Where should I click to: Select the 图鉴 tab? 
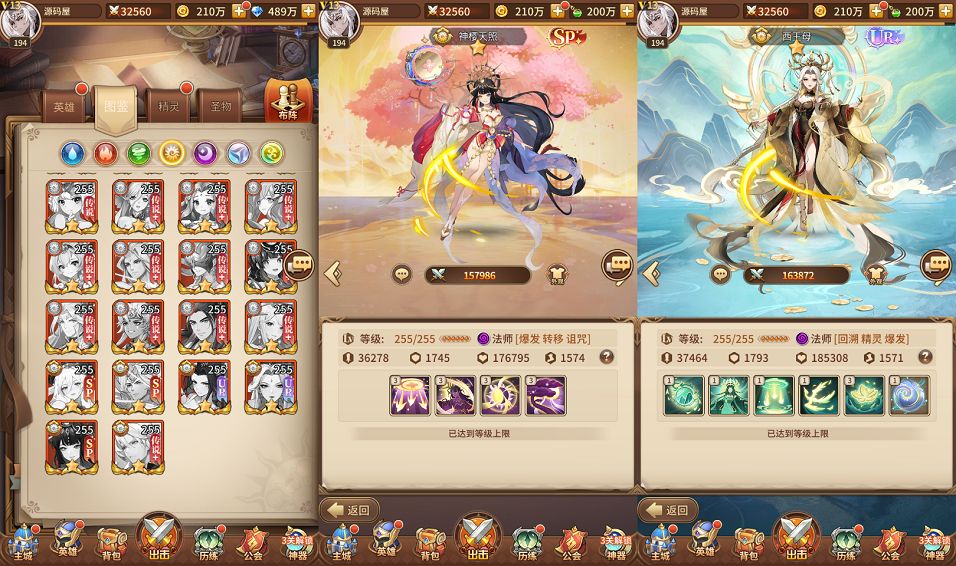pyautogui.click(x=115, y=106)
